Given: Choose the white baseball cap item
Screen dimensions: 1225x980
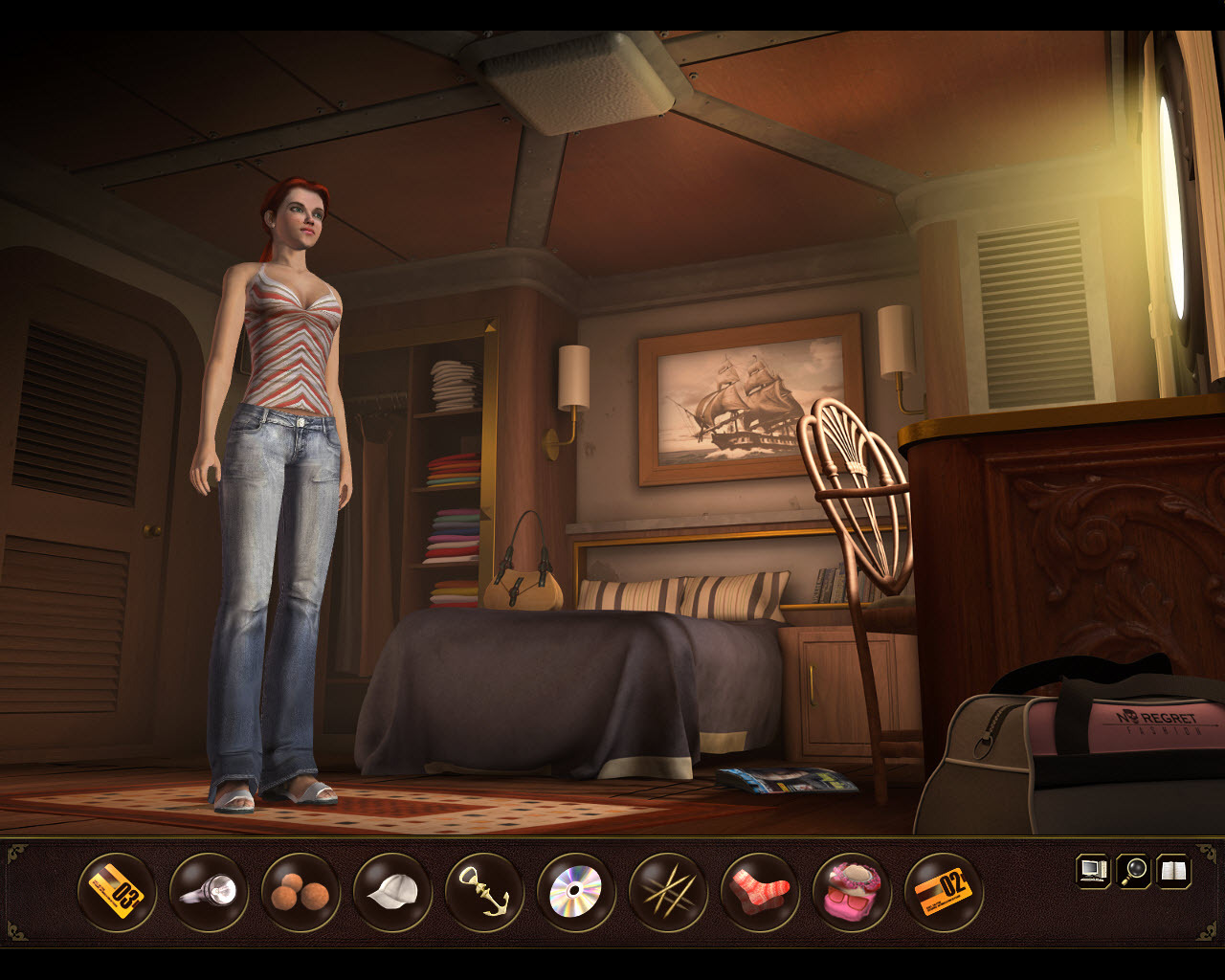Looking at the screenshot, I should point(390,894).
